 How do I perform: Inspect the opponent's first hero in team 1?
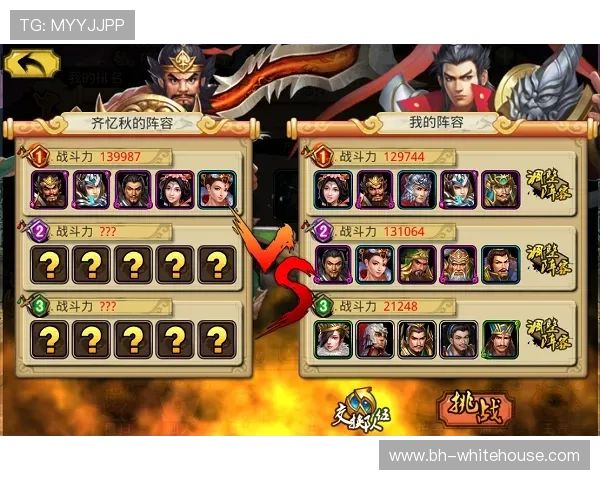click(49, 189)
